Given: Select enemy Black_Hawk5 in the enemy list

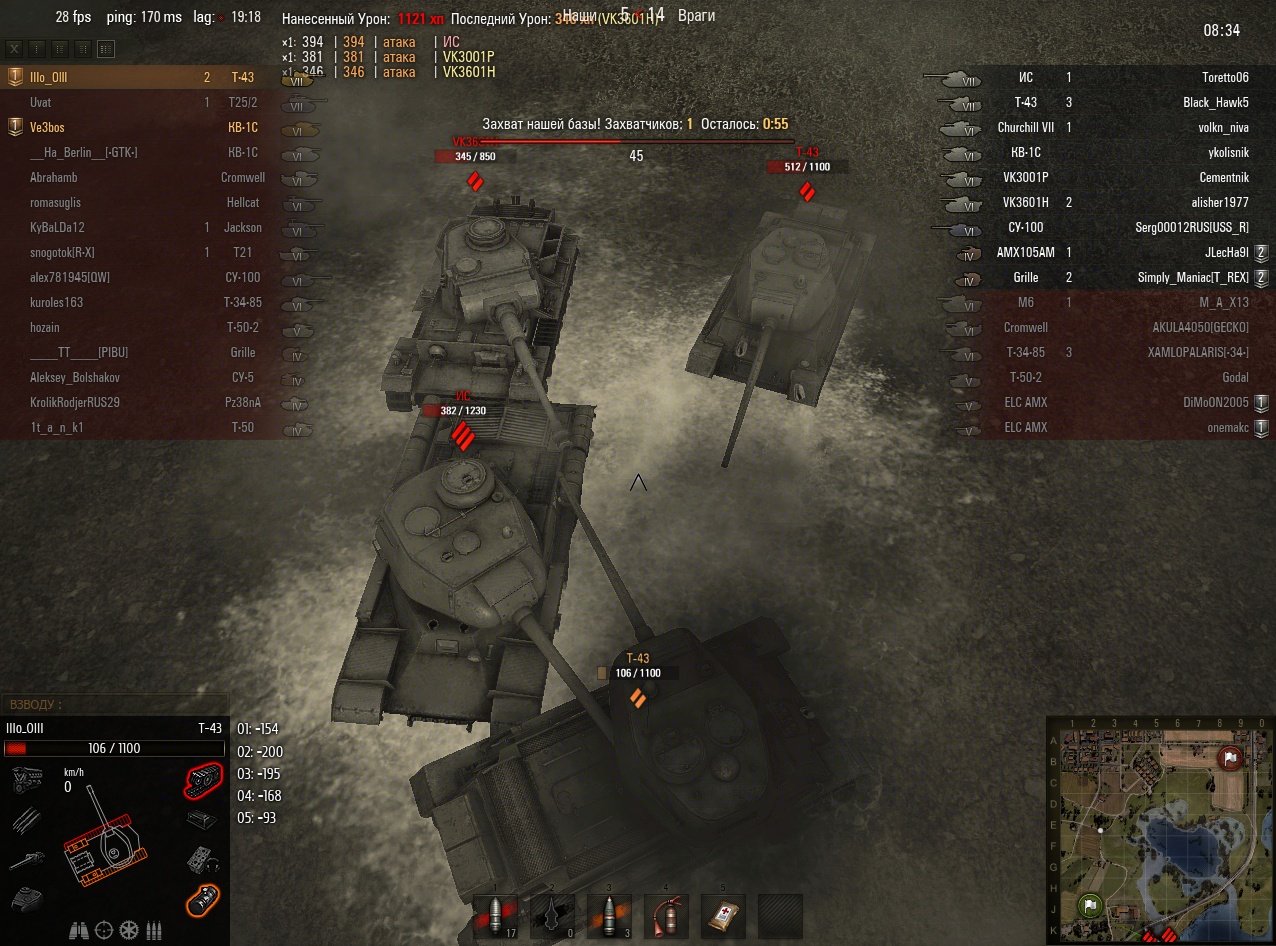Looking at the screenshot, I should click(x=1215, y=102).
